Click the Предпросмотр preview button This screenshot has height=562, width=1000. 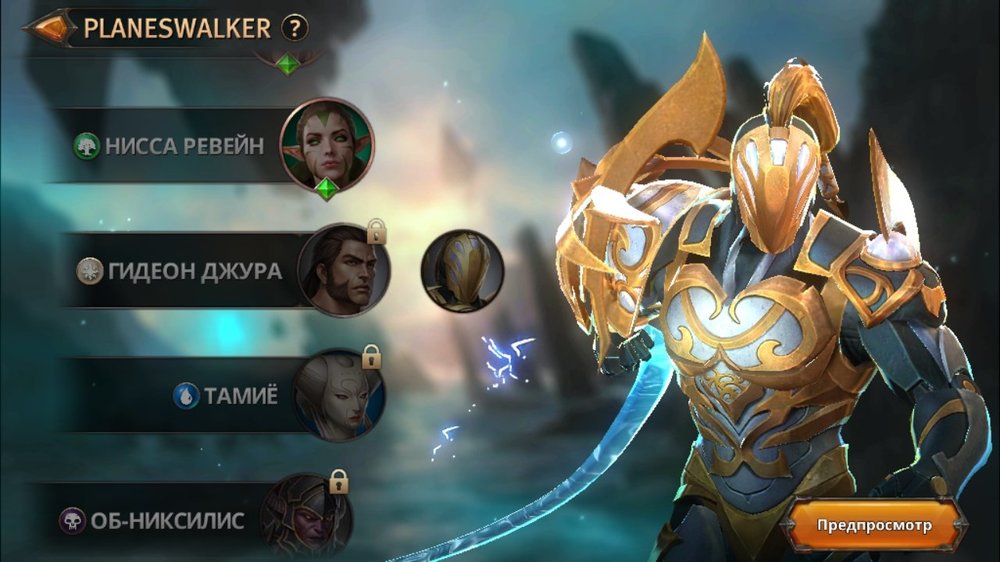coord(874,524)
